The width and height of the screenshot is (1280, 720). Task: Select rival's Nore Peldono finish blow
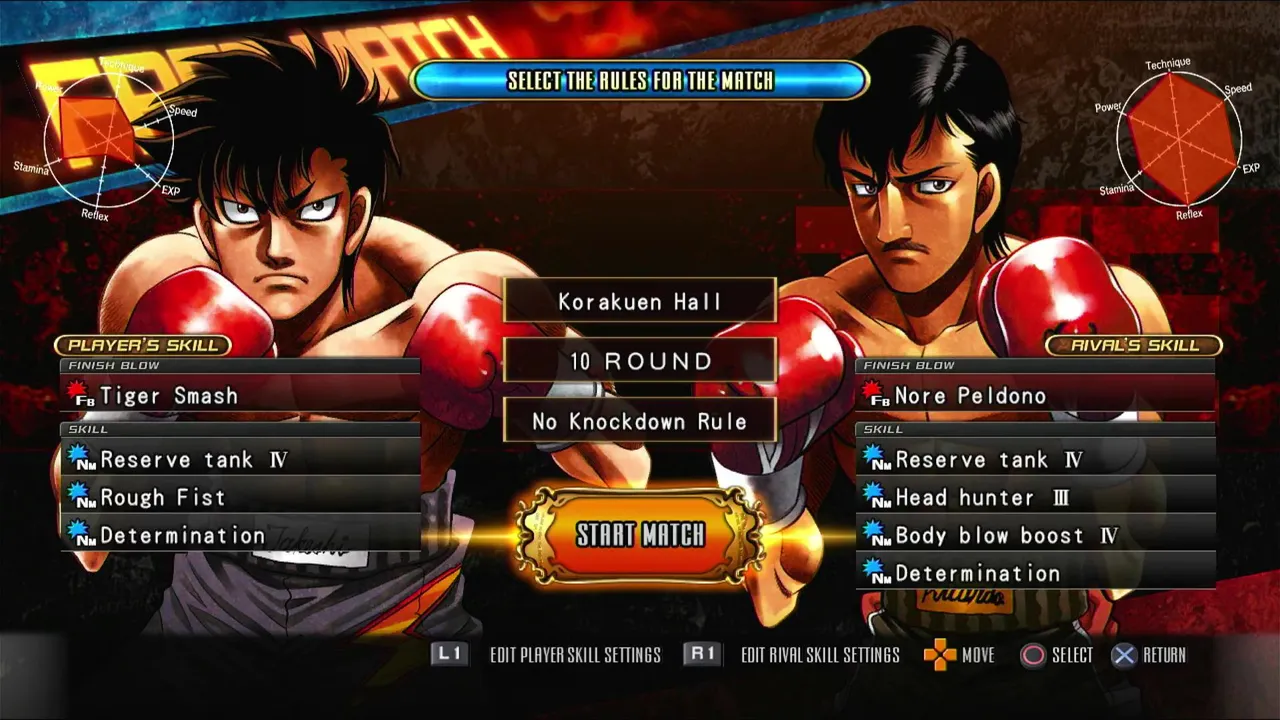tap(1035, 396)
